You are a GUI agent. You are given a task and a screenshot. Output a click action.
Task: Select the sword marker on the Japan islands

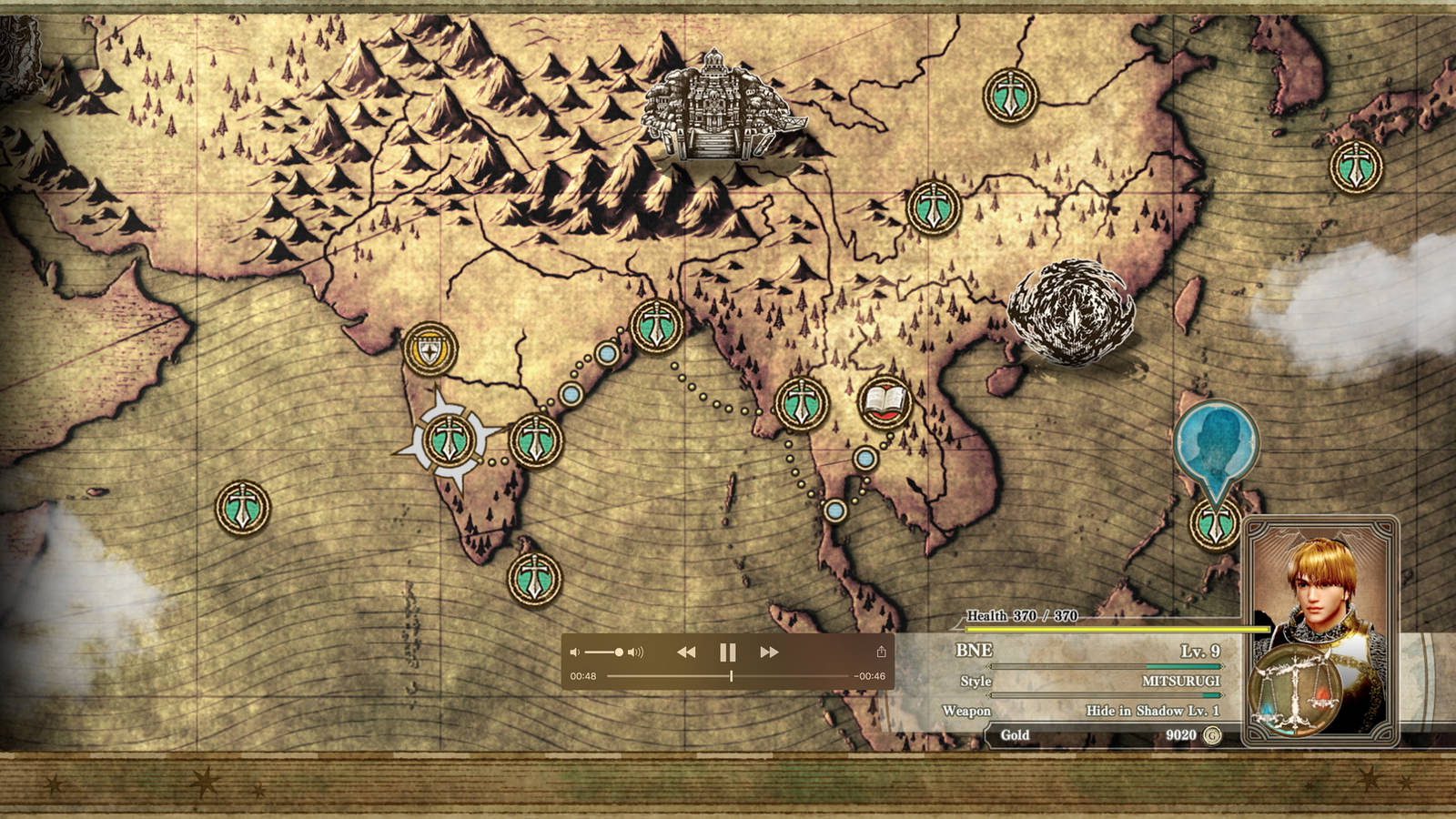[1356, 167]
